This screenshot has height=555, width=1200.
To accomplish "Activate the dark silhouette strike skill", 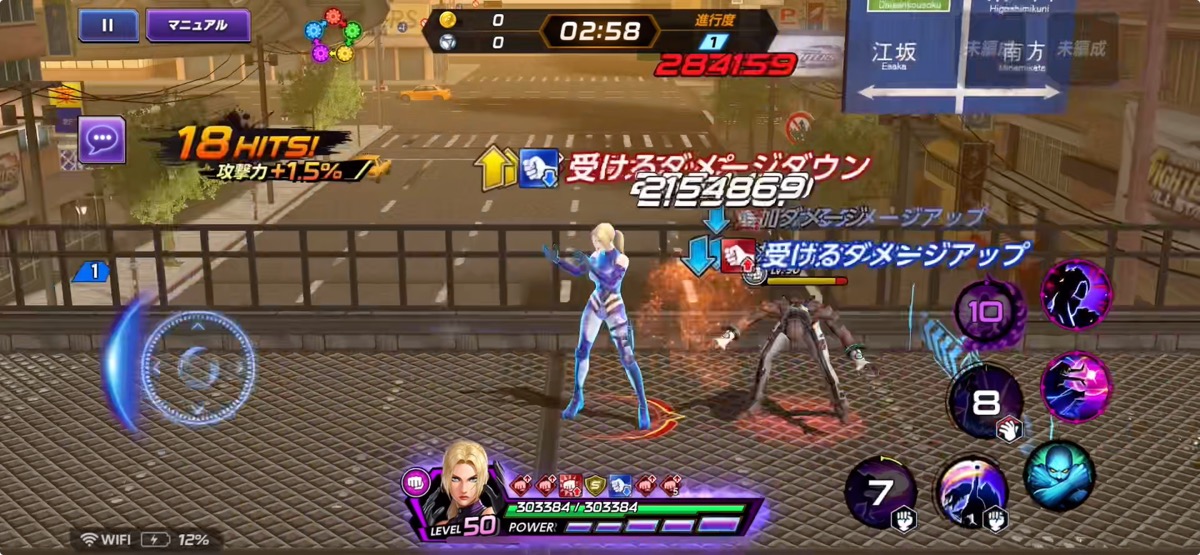I will click(x=1076, y=295).
